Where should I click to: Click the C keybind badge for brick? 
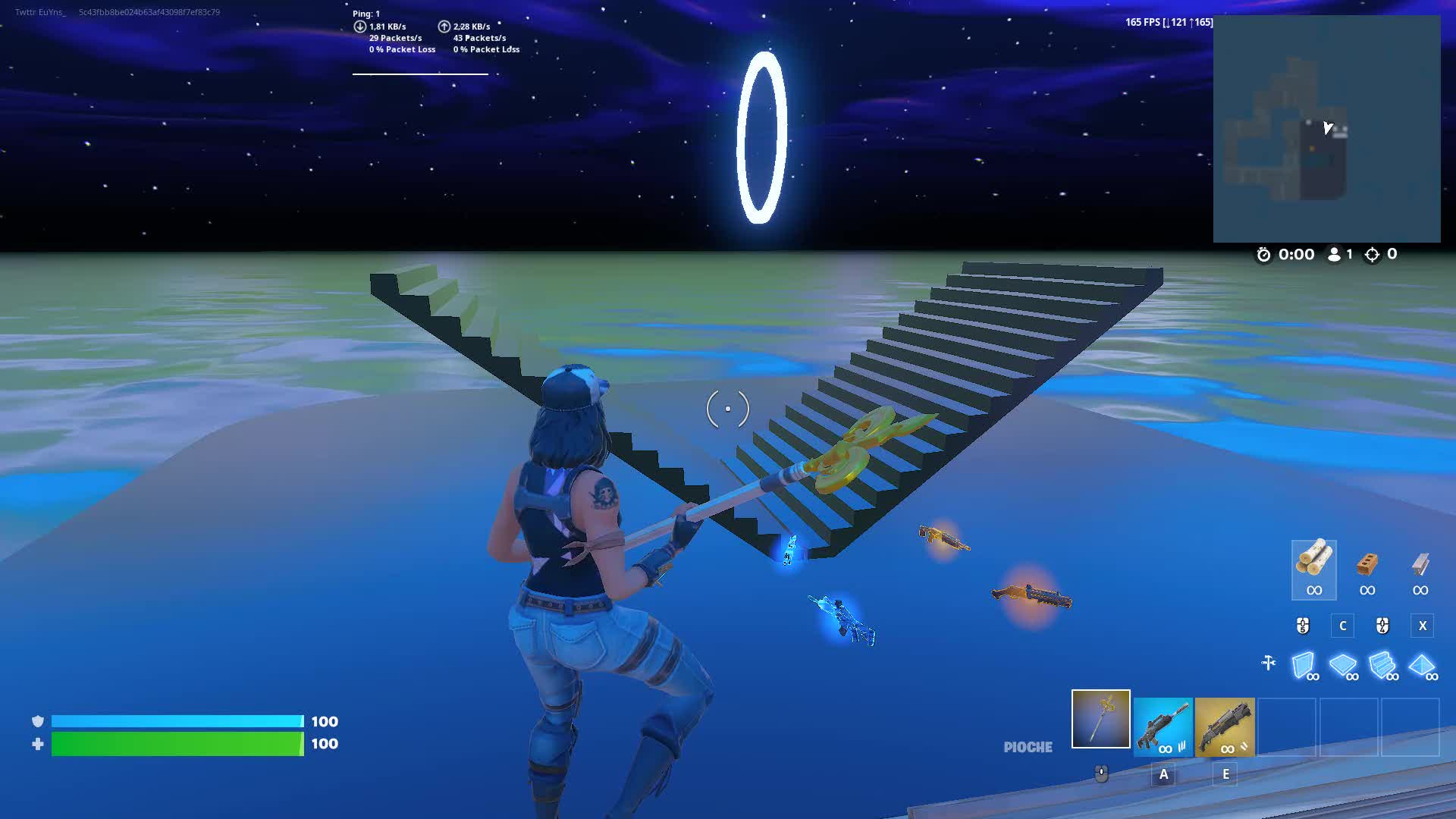pyautogui.click(x=1342, y=626)
